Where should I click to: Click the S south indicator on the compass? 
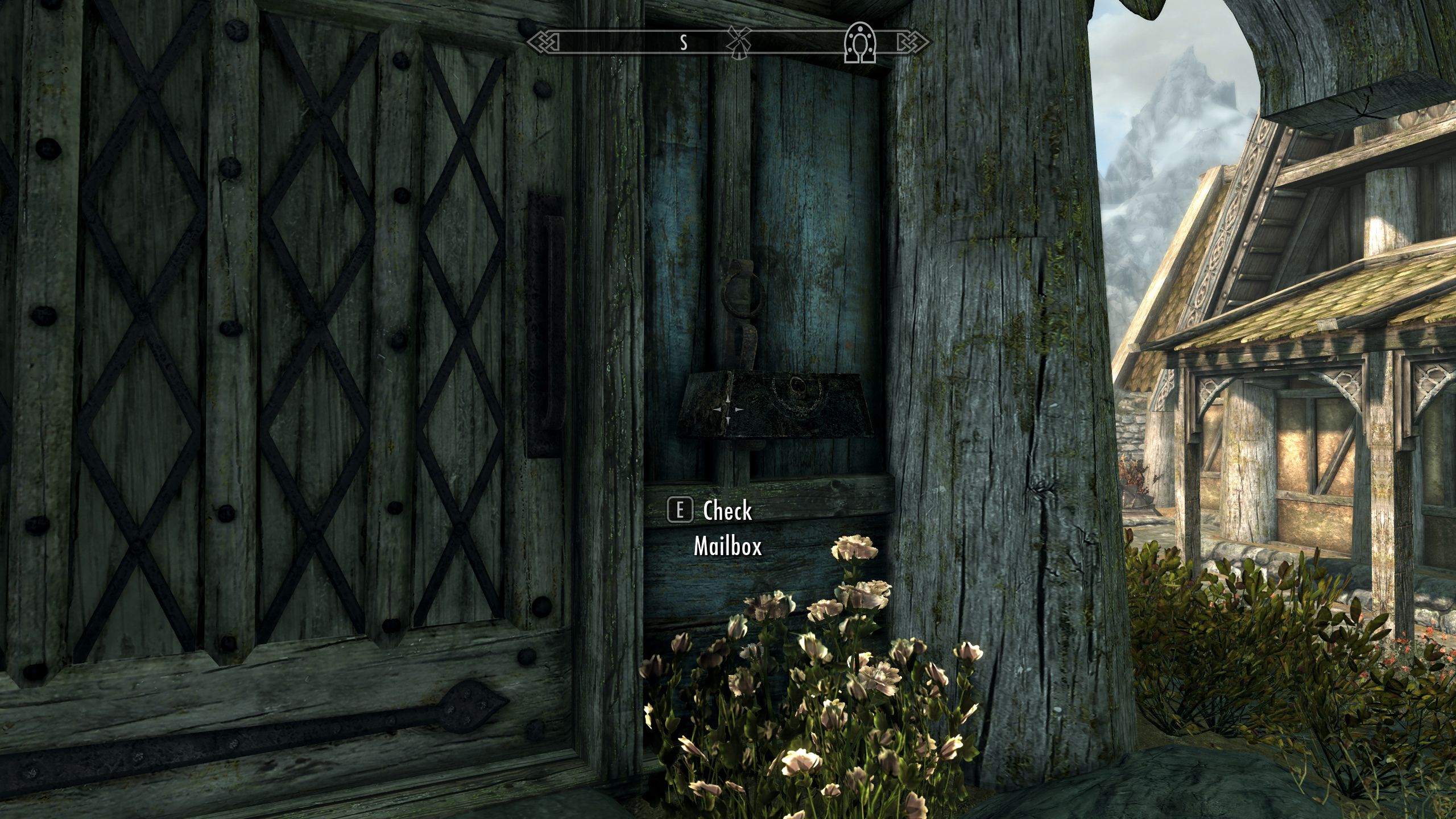coord(684,41)
